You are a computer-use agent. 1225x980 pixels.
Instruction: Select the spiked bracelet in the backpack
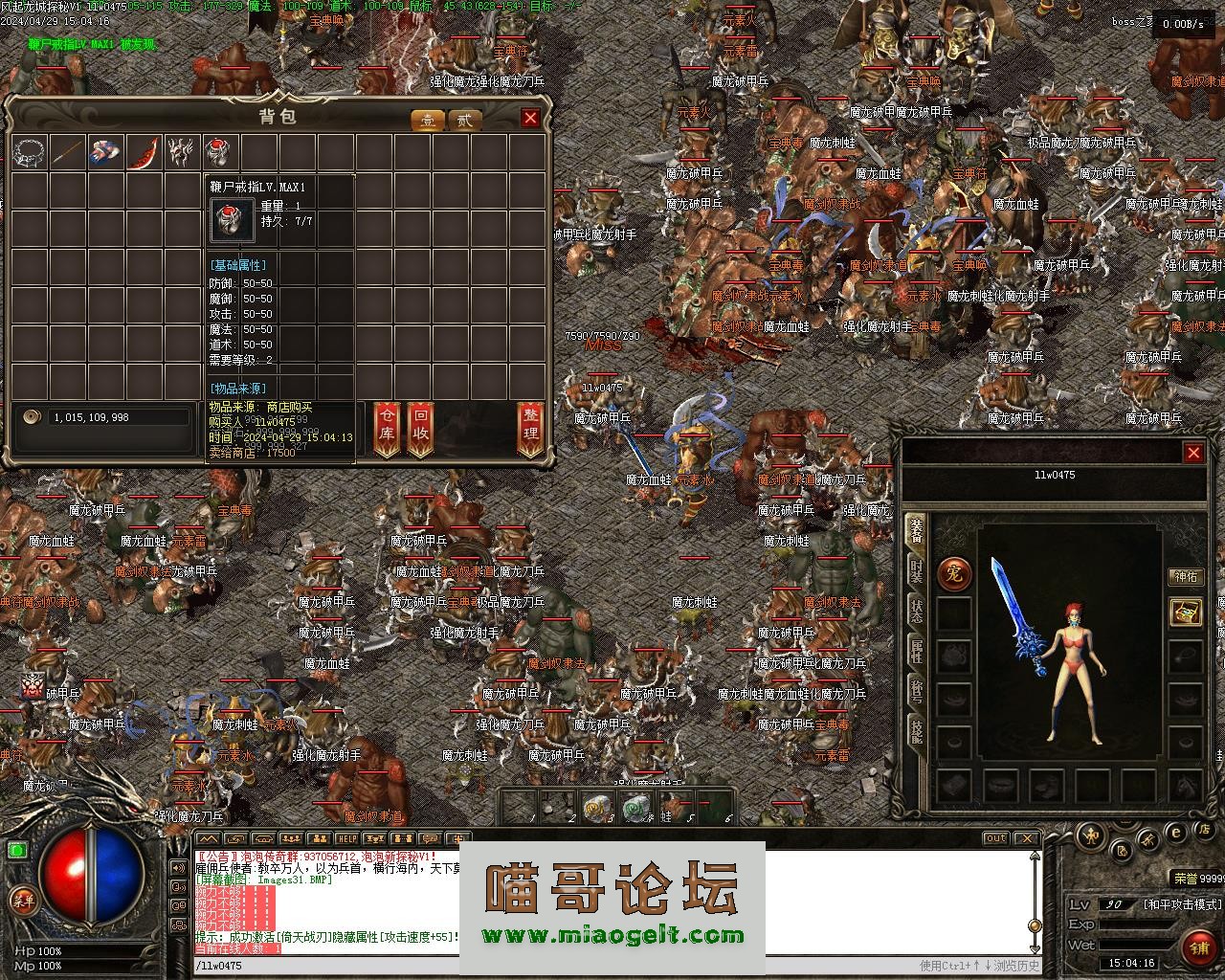[30, 152]
